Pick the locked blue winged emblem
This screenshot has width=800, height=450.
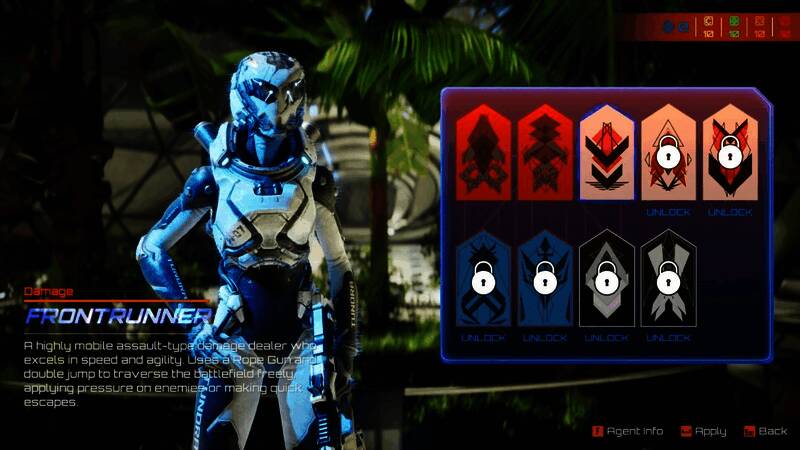click(x=545, y=279)
